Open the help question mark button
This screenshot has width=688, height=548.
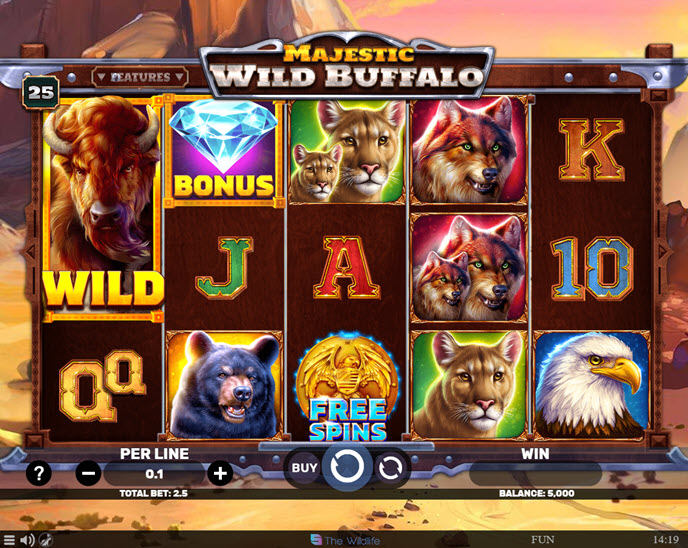(39, 473)
